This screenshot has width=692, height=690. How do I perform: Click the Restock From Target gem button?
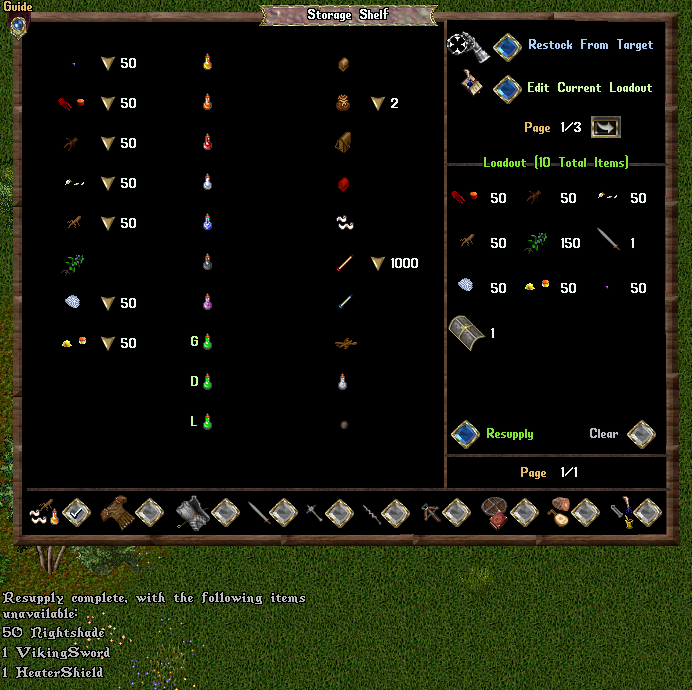point(508,46)
